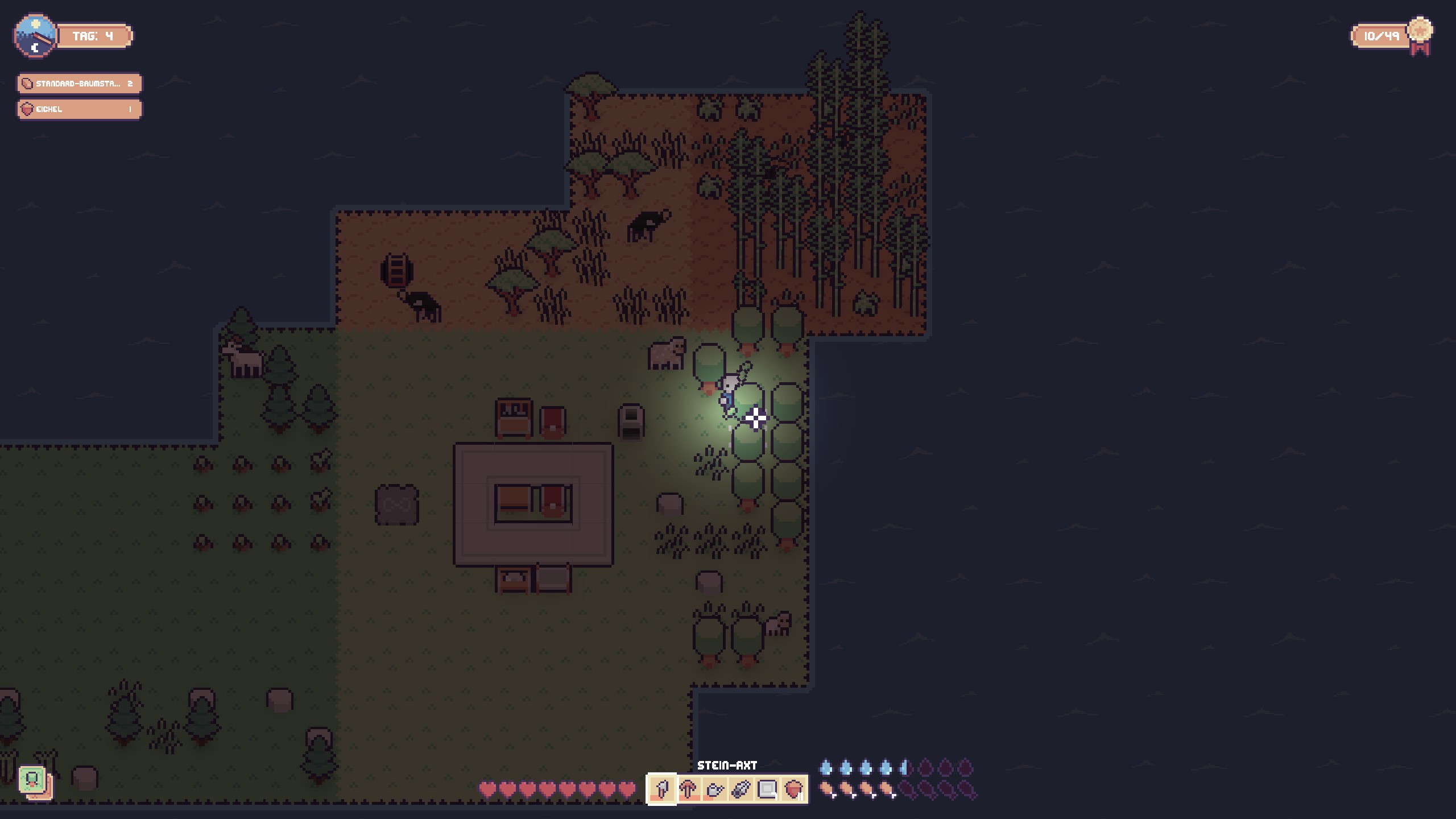Image resolution: width=1456 pixels, height=819 pixels.
Task: Click the day-night clock dial
Action: [x=35, y=36]
